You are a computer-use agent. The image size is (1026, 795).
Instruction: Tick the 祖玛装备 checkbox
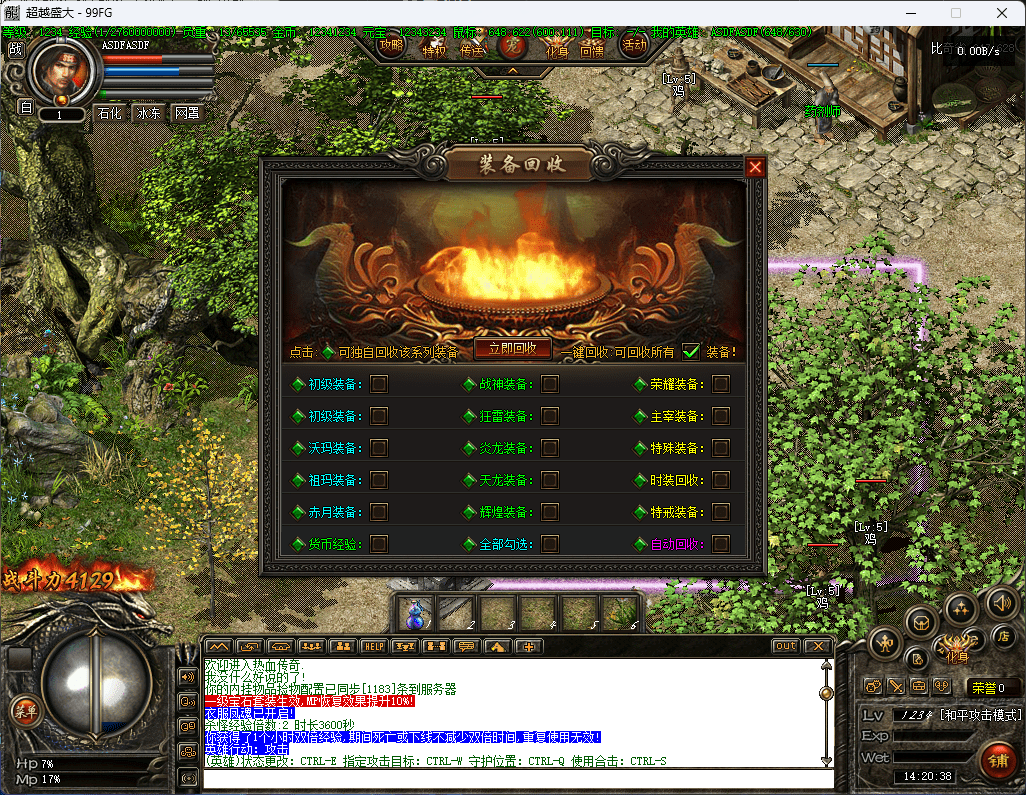379,480
